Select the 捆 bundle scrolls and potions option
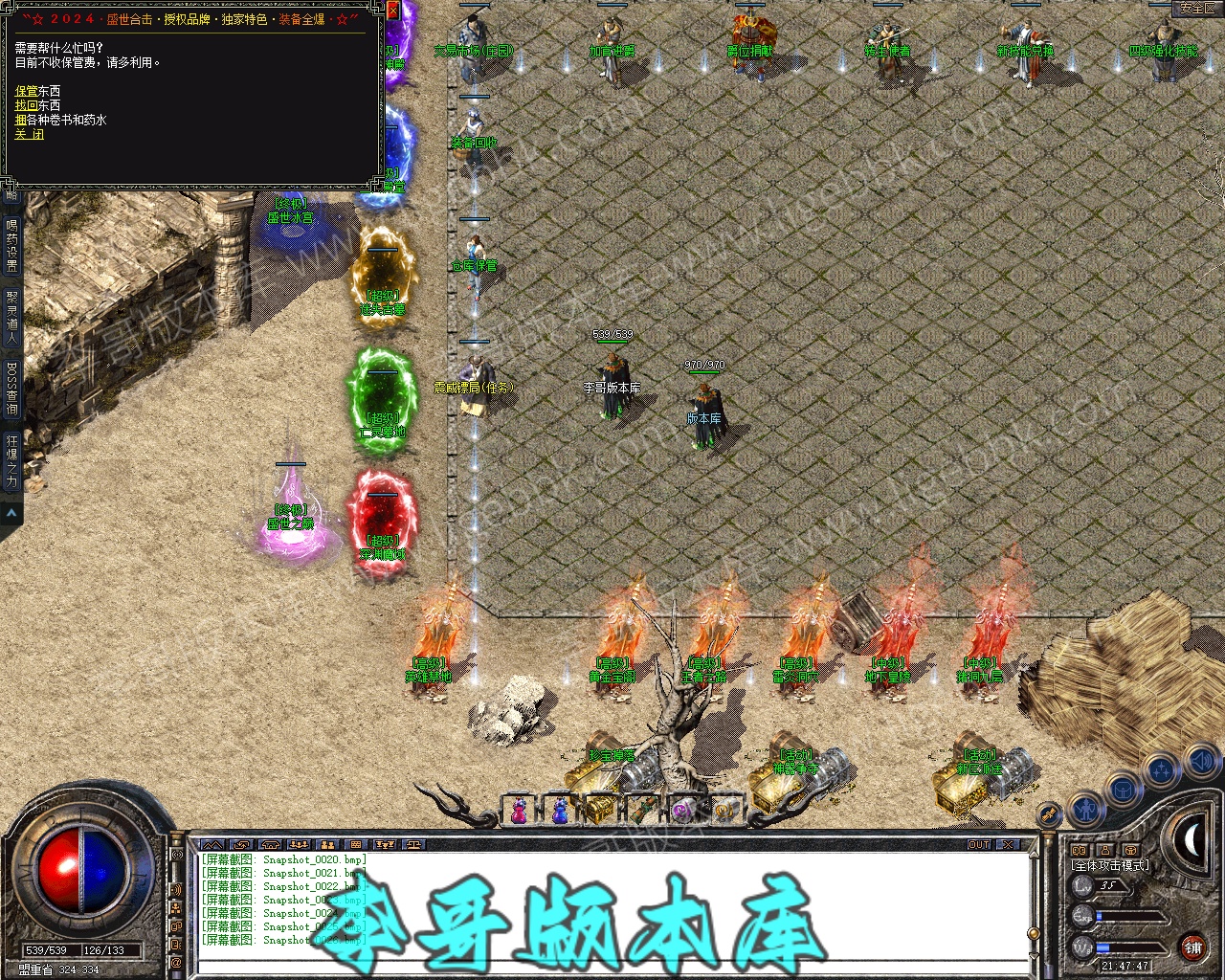The width and height of the screenshot is (1225, 980). (20, 120)
